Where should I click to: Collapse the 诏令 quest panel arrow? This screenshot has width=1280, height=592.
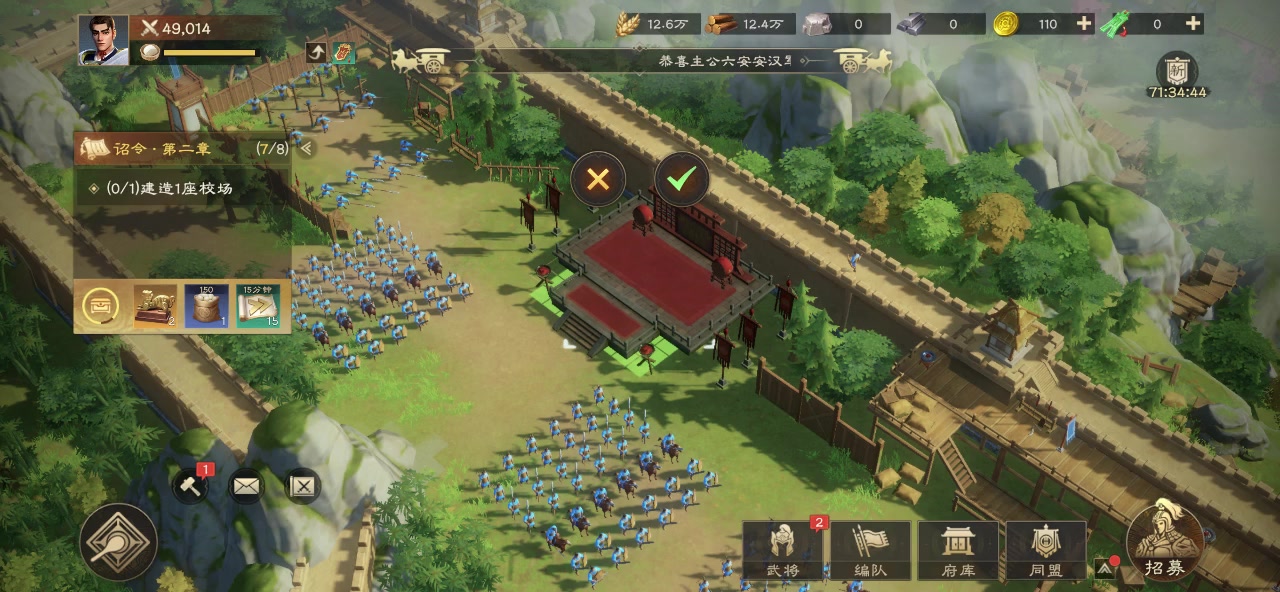click(x=307, y=149)
